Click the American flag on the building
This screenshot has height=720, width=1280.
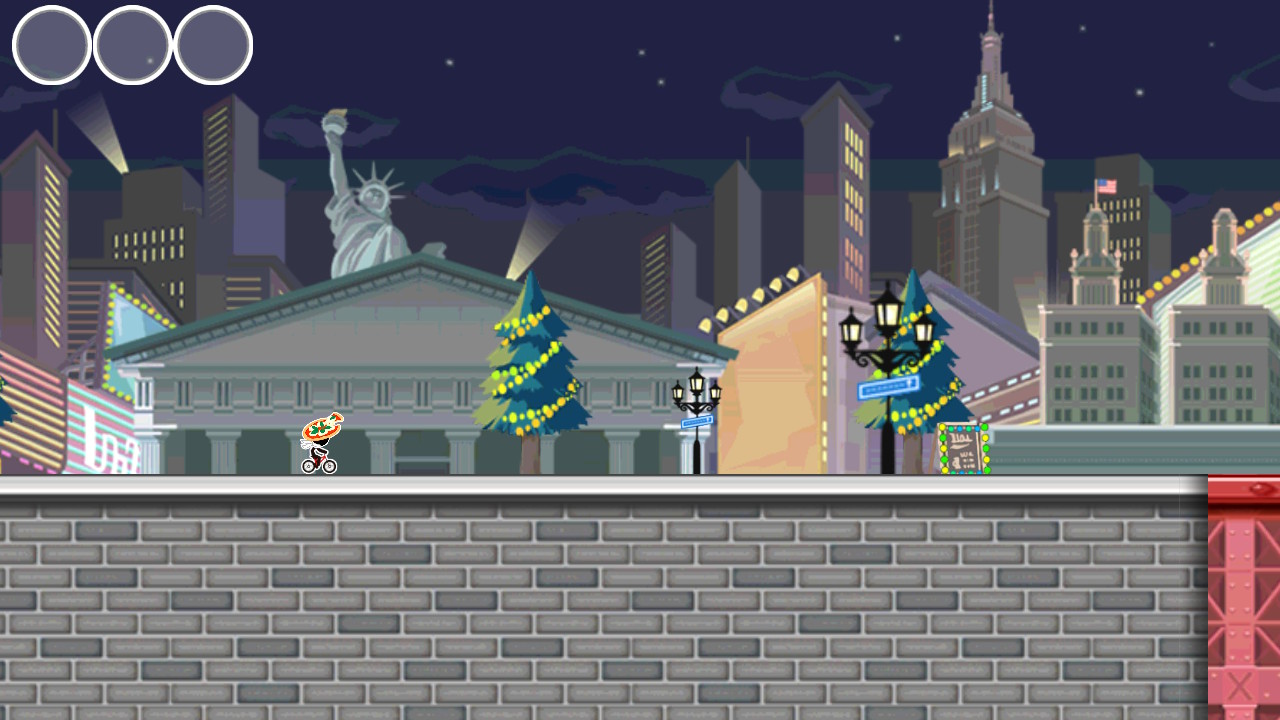[x=1107, y=184]
